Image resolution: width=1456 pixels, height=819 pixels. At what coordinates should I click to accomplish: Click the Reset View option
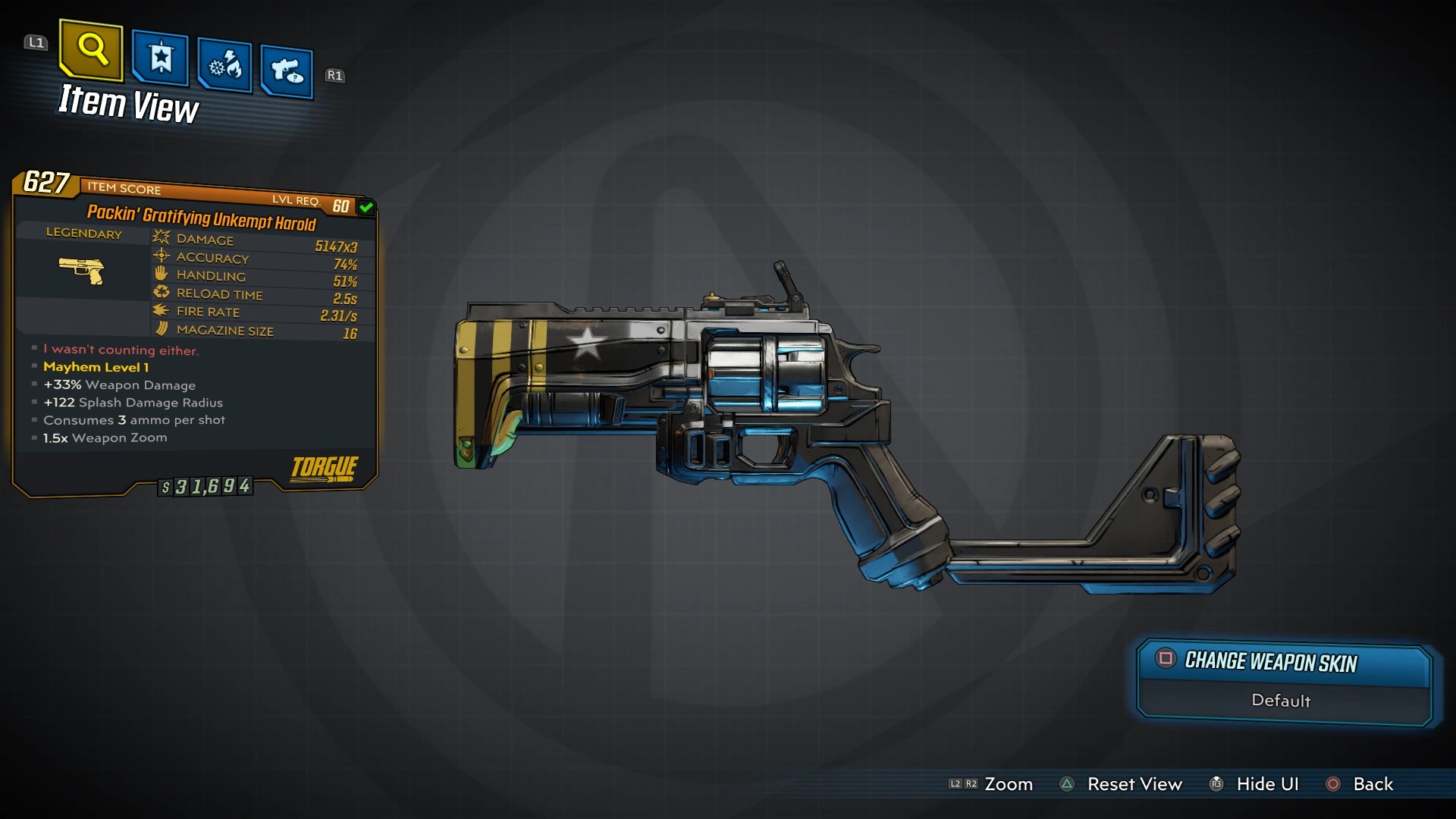coord(1134,784)
